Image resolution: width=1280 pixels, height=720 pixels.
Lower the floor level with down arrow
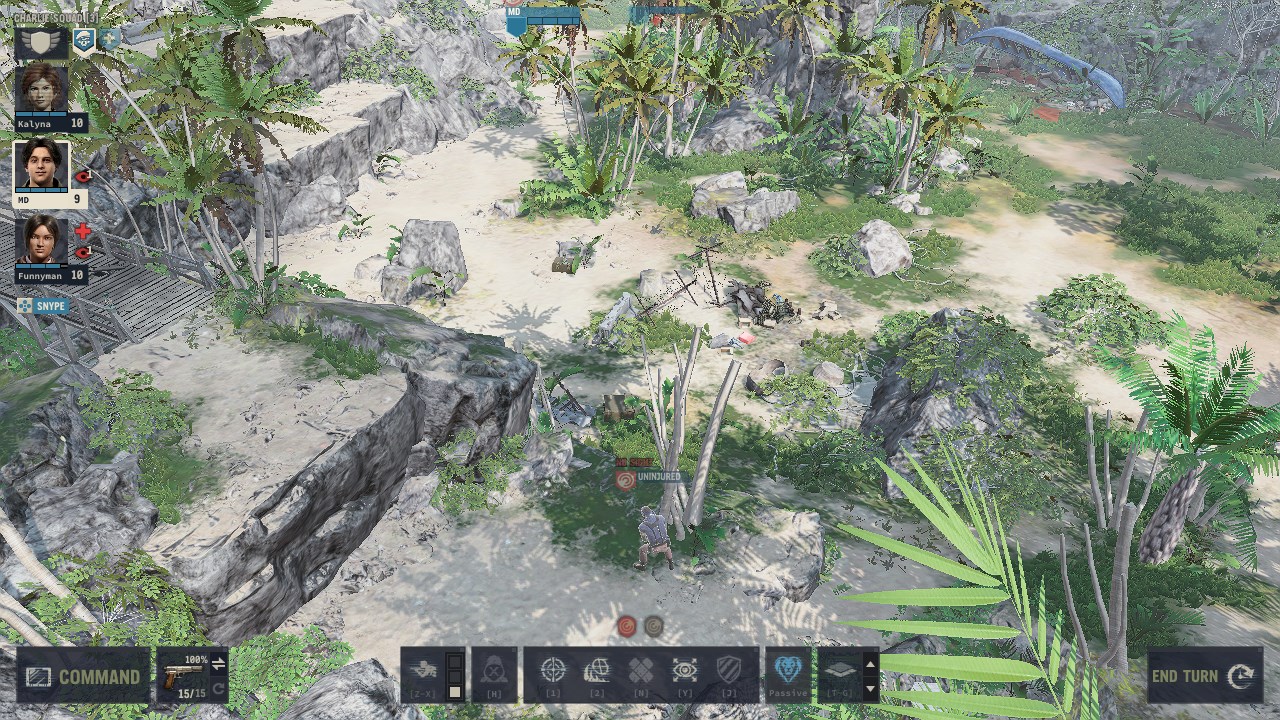tap(870, 688)
